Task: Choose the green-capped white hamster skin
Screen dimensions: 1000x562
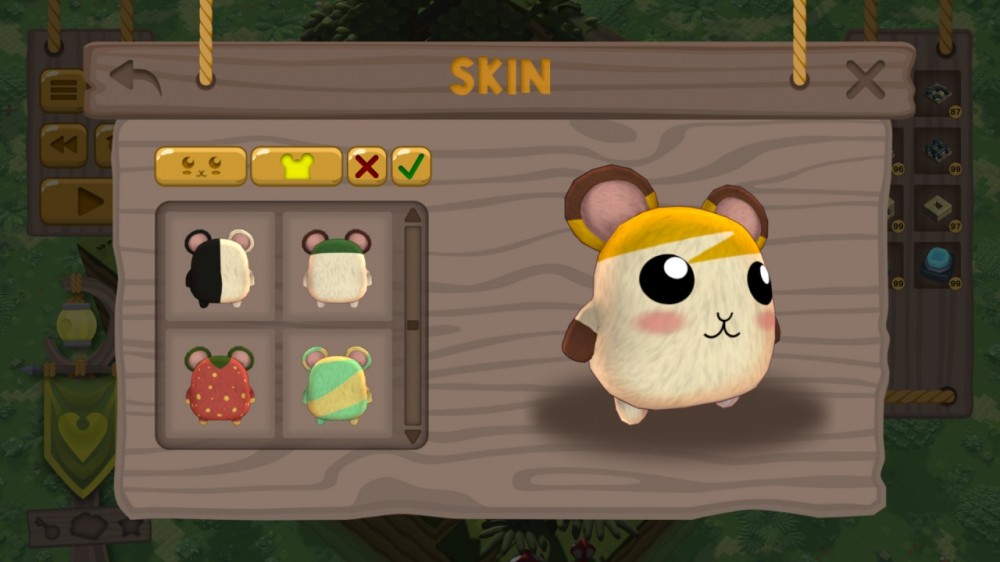Action: [337, 266]
